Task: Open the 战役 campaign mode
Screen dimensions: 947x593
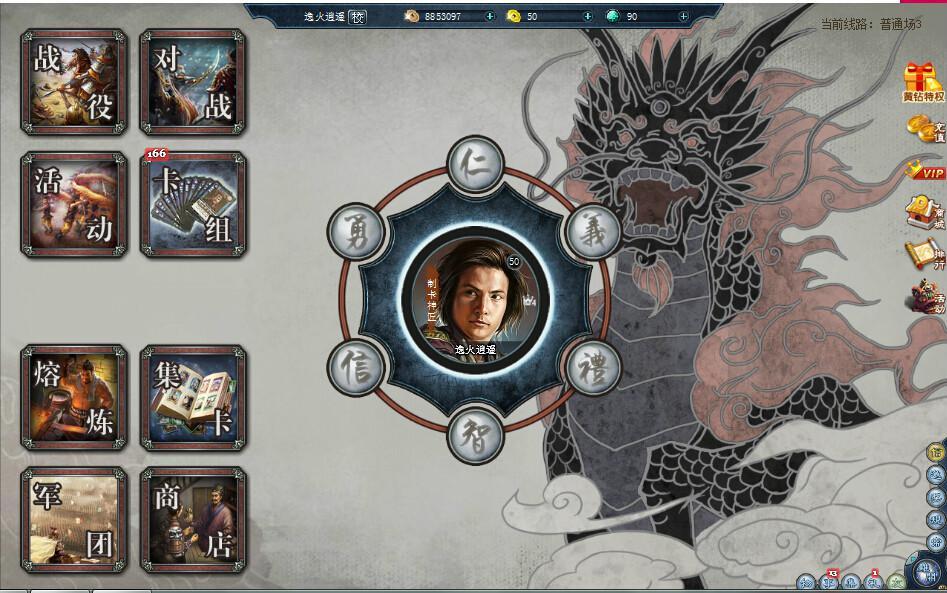Action: (x=73, y=82)
